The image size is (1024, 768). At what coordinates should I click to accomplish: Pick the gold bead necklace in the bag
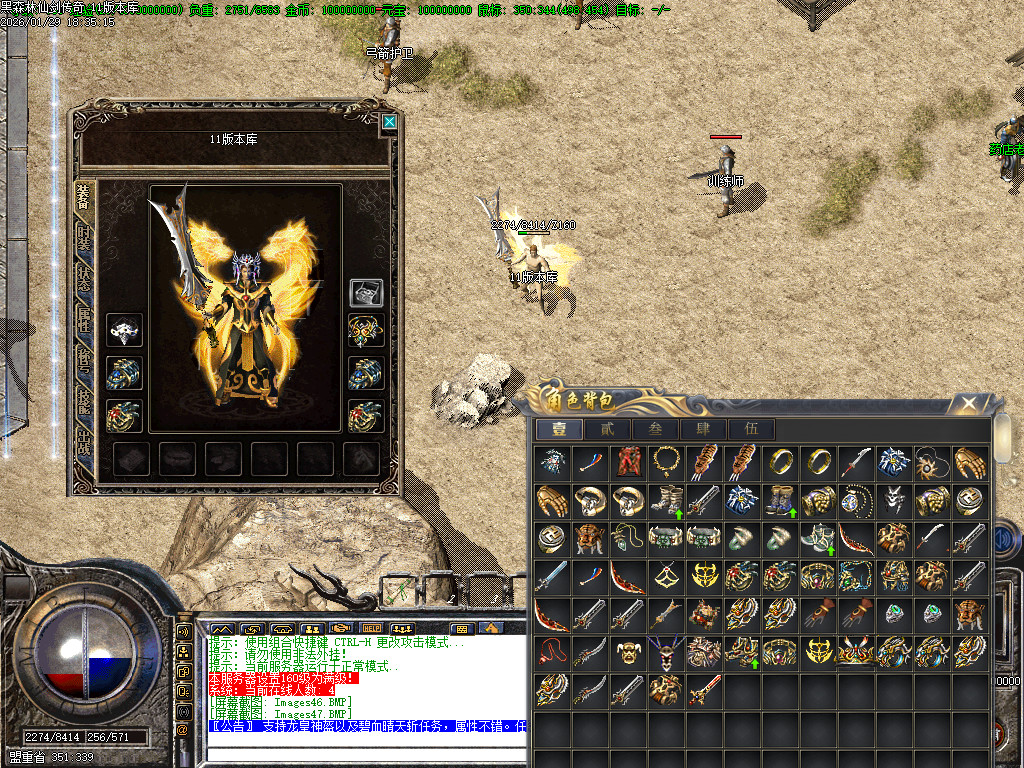coord(665,462)
